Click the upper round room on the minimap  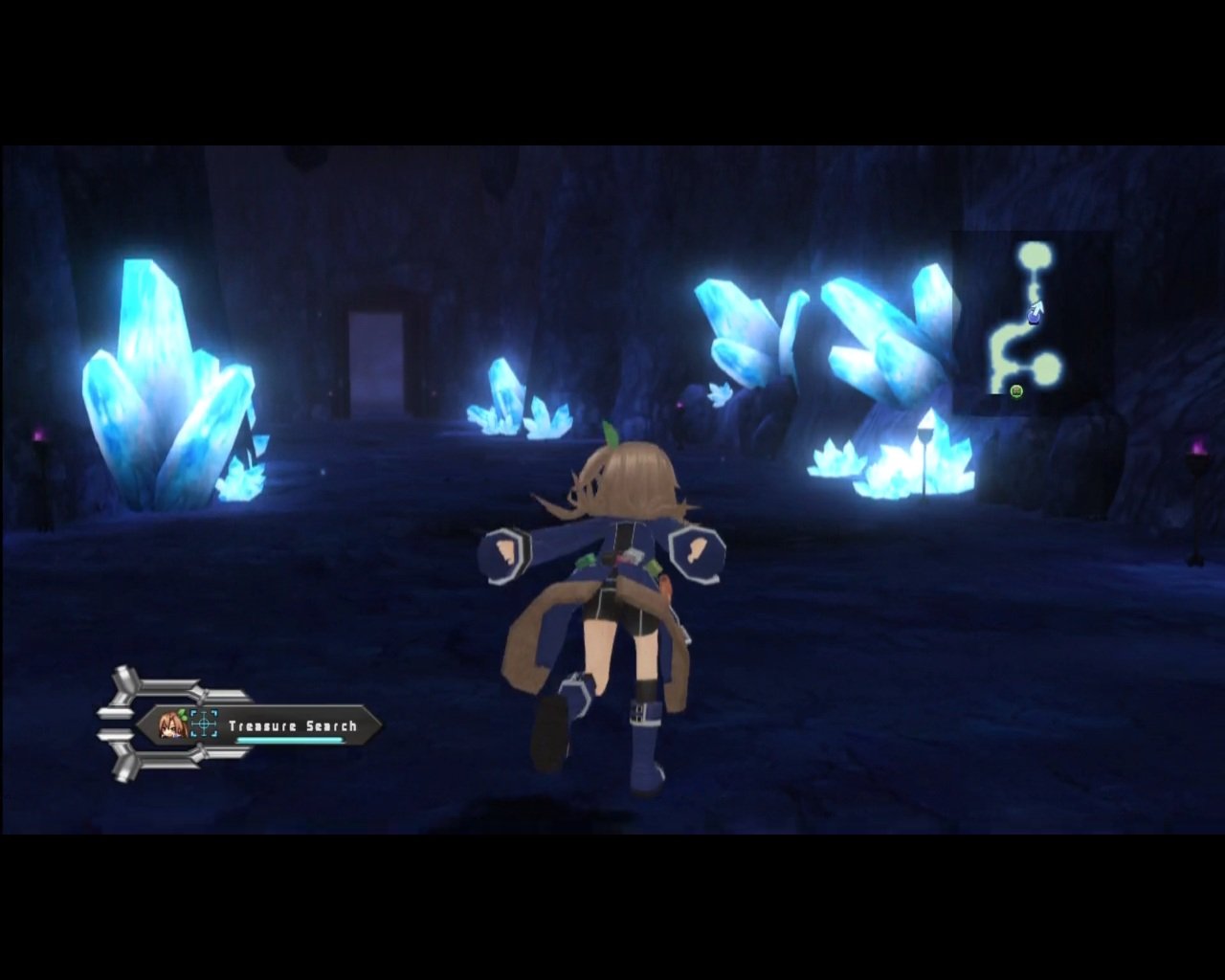point(1036,254)
